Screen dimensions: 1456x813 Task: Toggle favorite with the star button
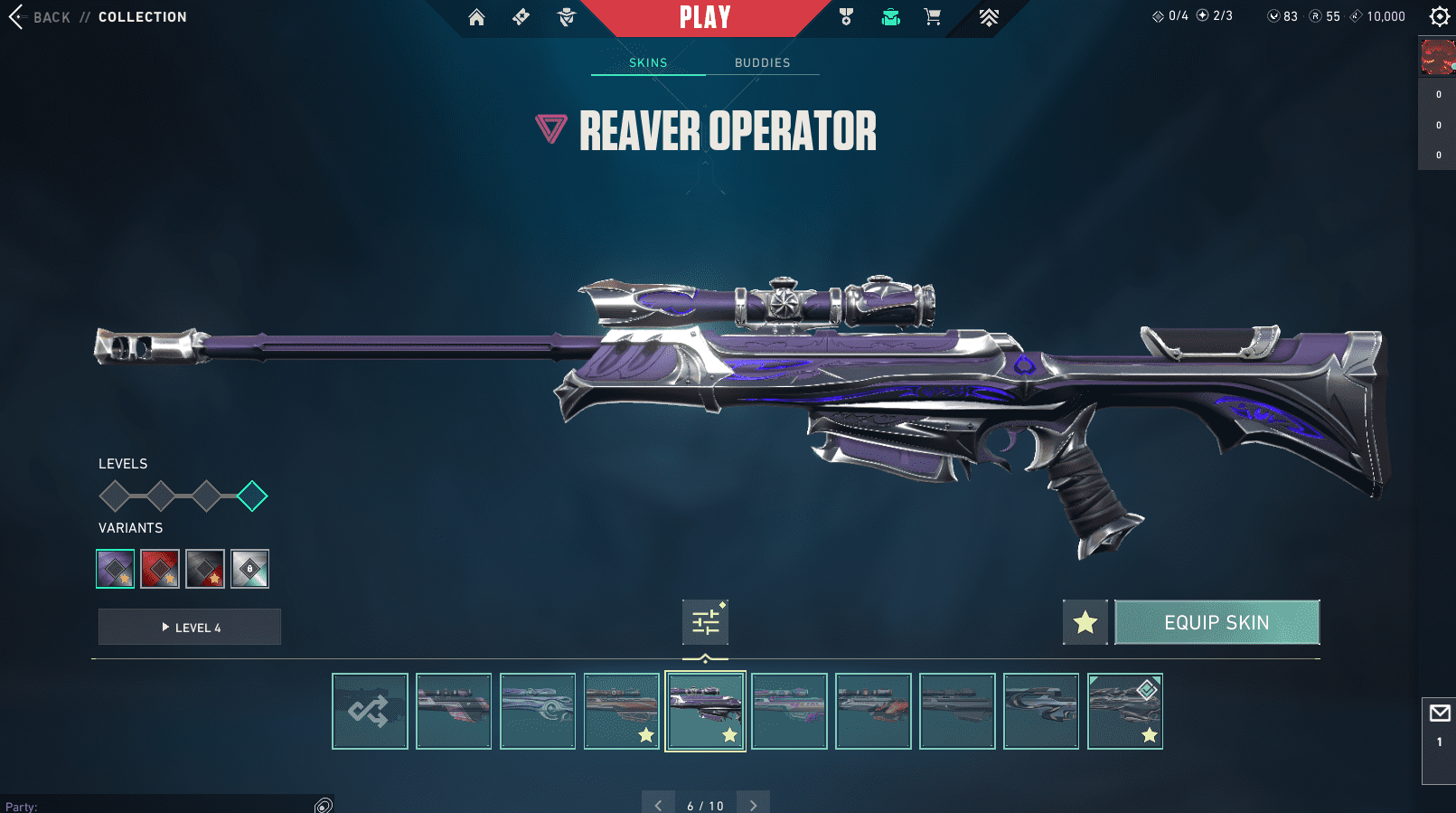click(x=1085, y=622)
